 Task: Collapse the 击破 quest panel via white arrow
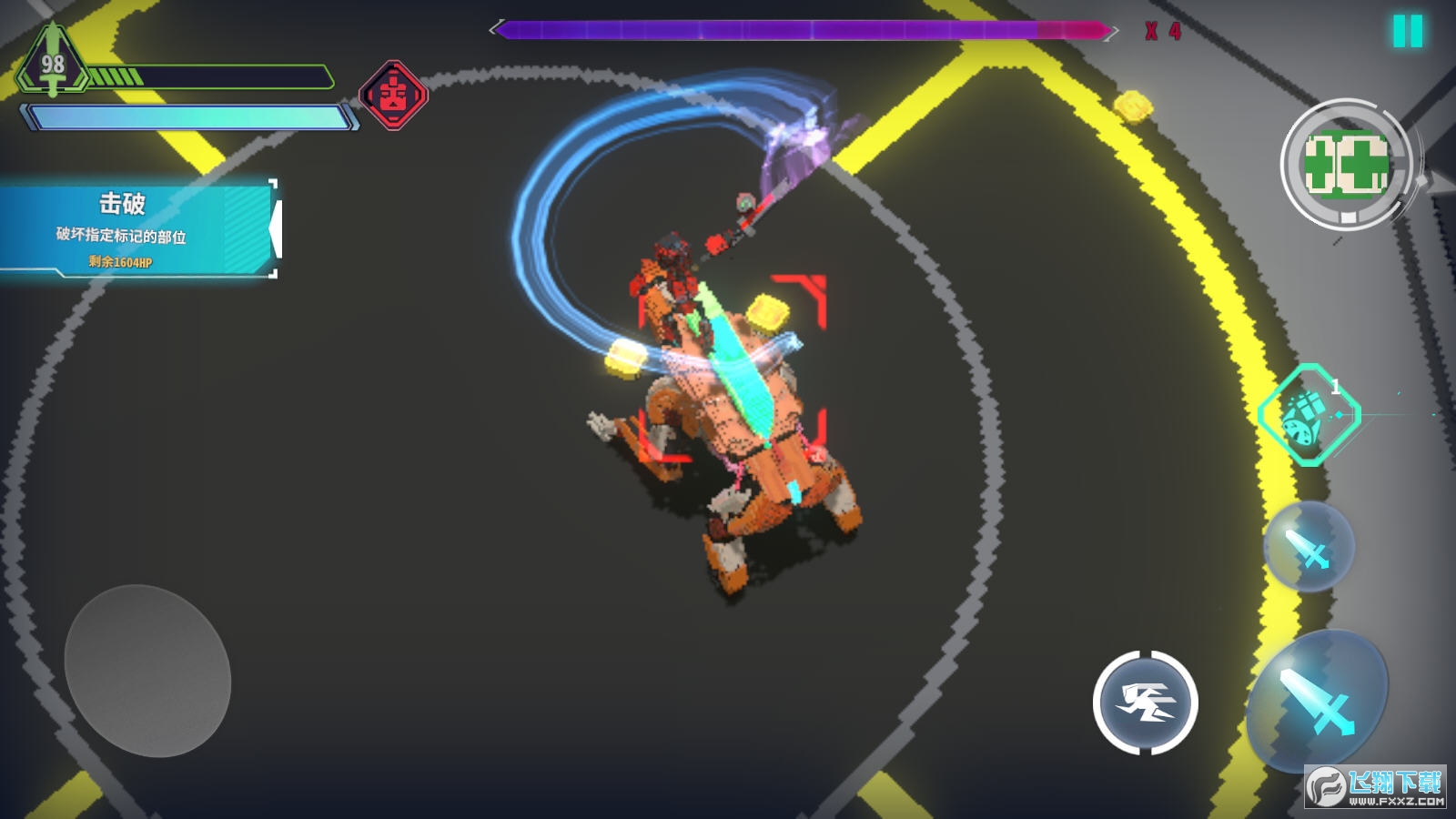click(x=278, y=228)
